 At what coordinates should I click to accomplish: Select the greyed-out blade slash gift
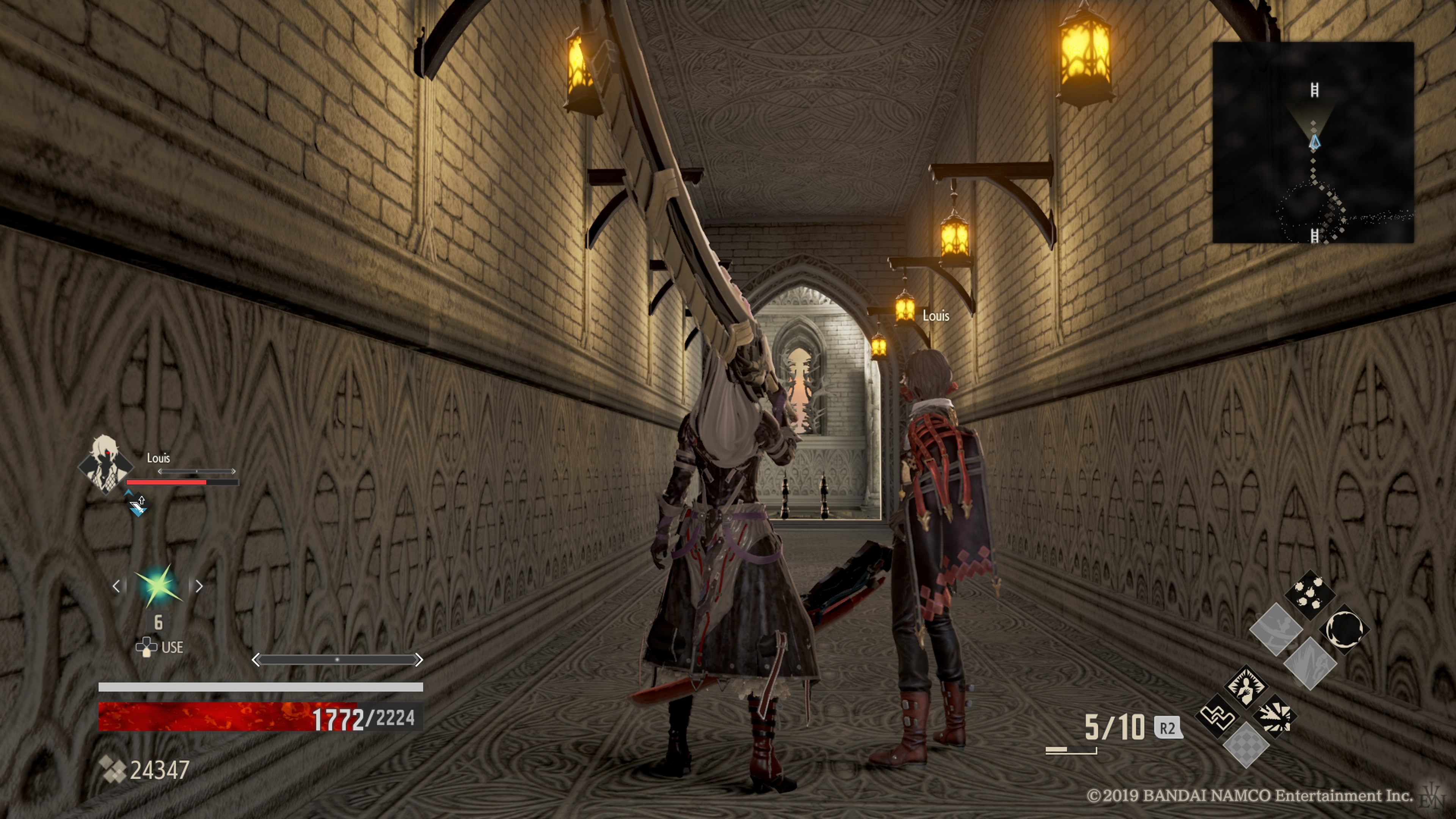point(1310,664)
